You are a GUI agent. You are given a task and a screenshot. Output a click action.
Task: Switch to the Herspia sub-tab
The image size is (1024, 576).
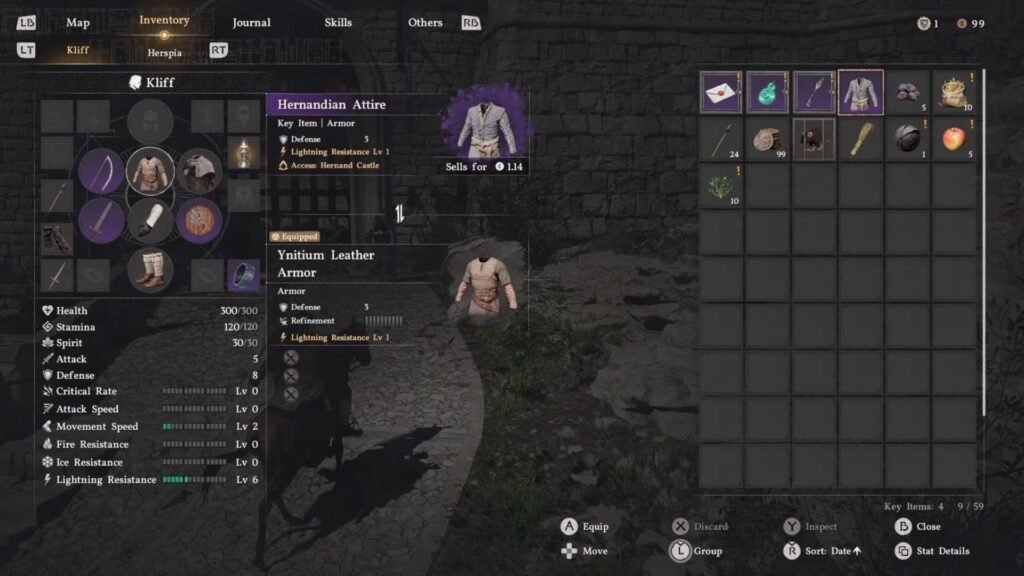(x=164, y=52)
